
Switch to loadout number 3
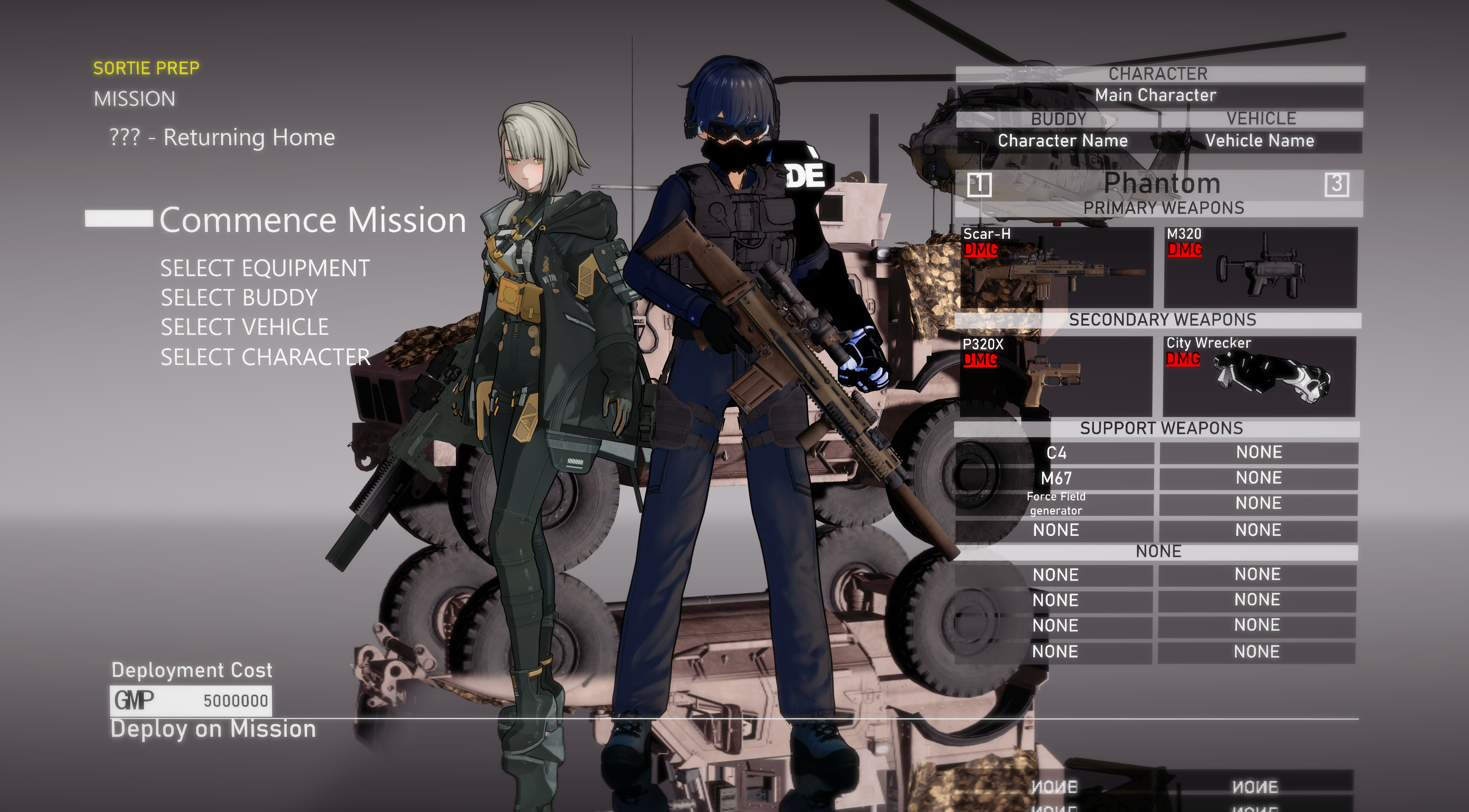point(1336,184)
